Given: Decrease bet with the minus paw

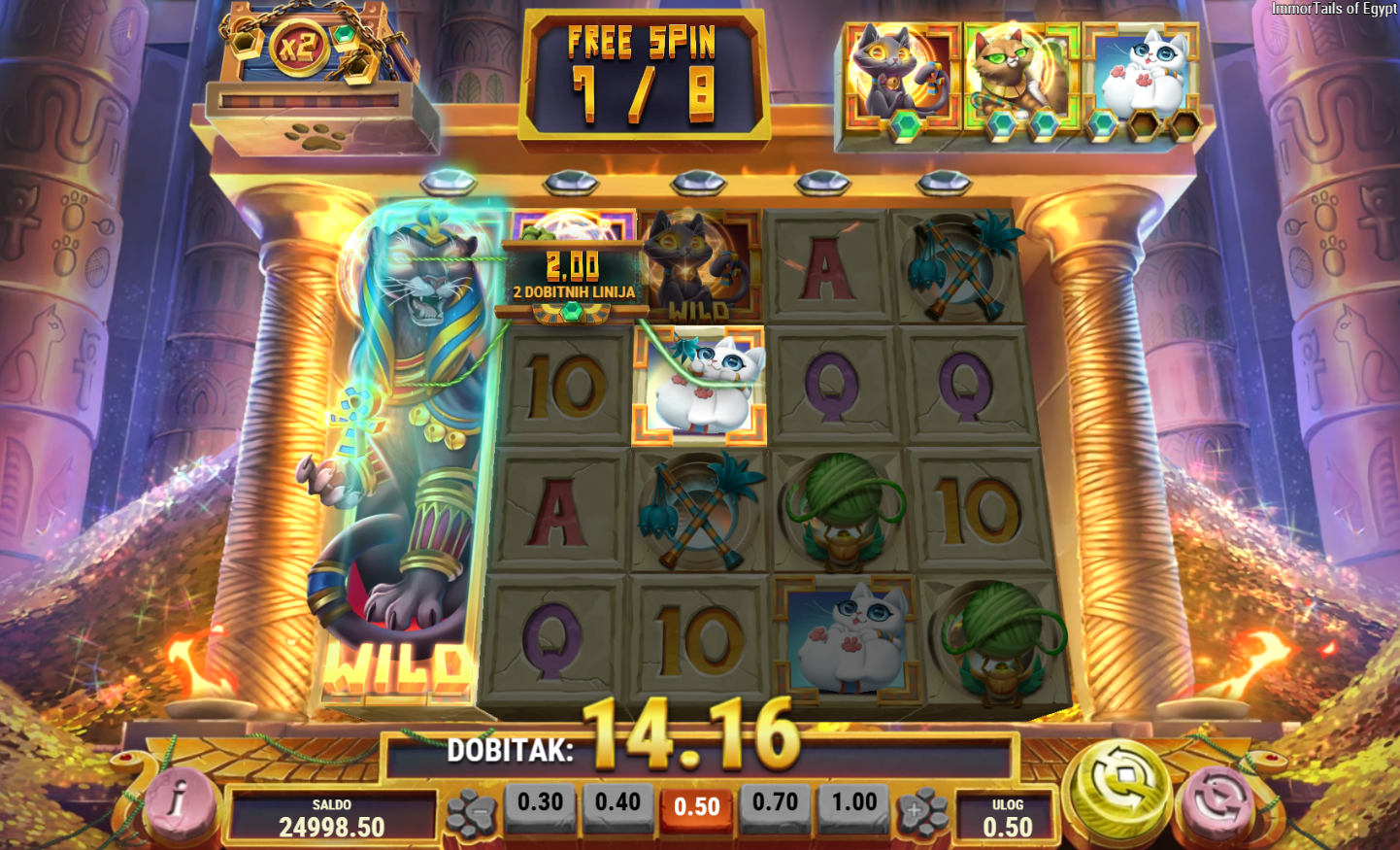Looking at the screenshot, I should pos(473,812).
